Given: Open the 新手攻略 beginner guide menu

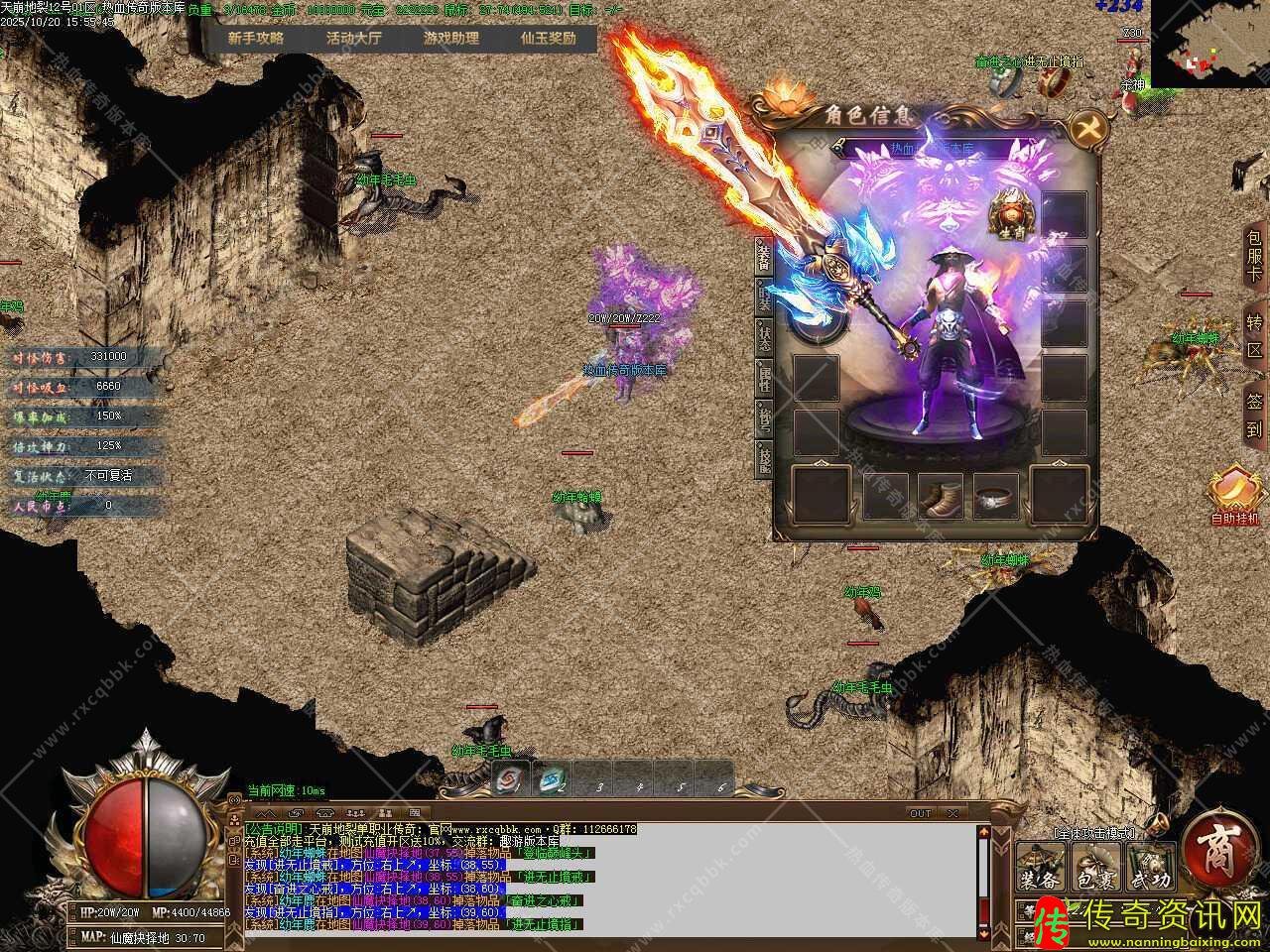Looking at the screenshot, I should (x=255, y=39).
